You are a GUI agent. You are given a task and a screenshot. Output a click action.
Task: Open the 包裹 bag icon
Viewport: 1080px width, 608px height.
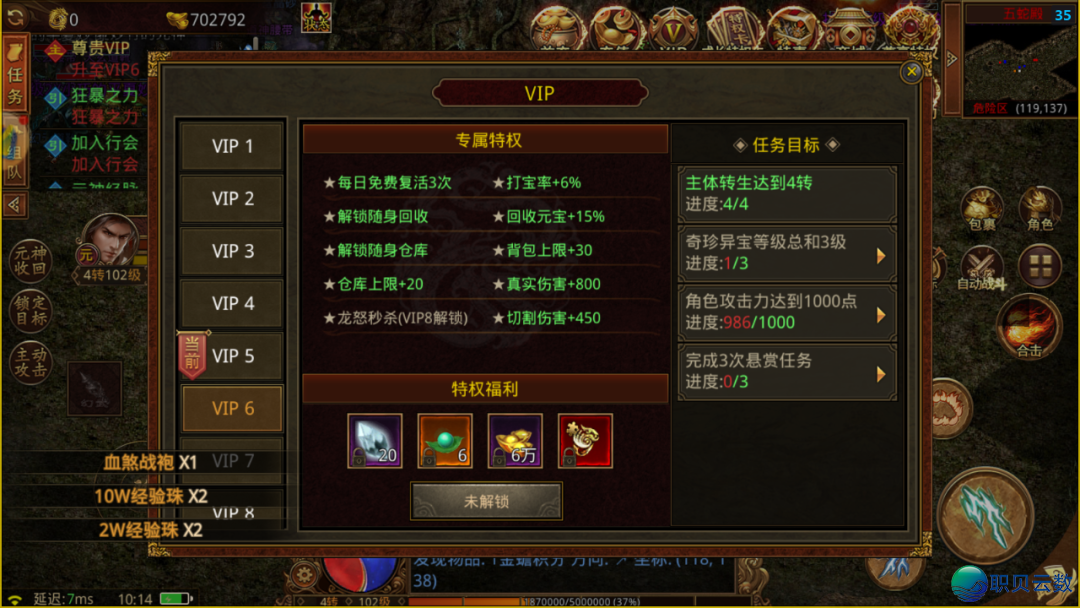982,211
